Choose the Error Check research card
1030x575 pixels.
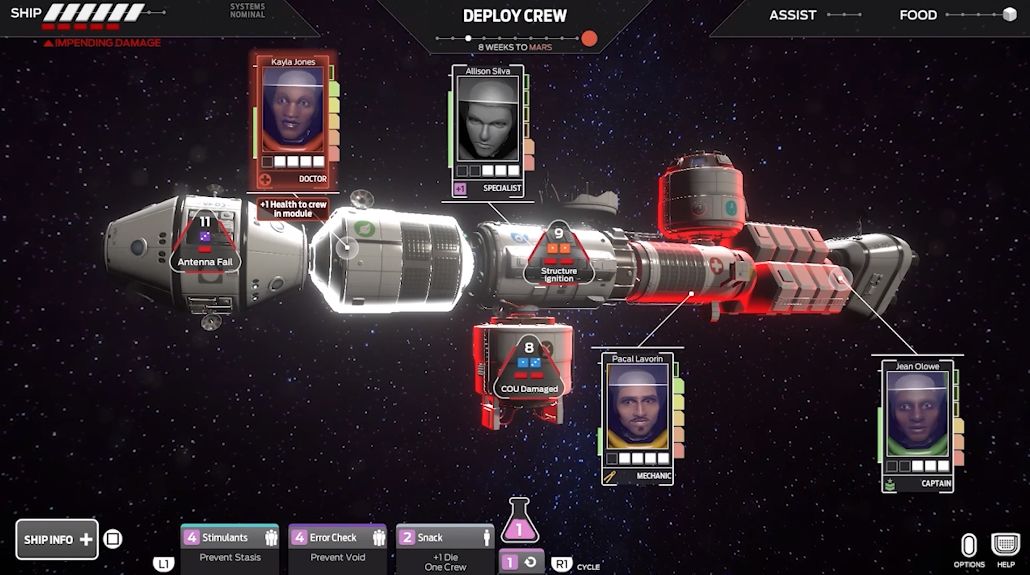[337, 547]
